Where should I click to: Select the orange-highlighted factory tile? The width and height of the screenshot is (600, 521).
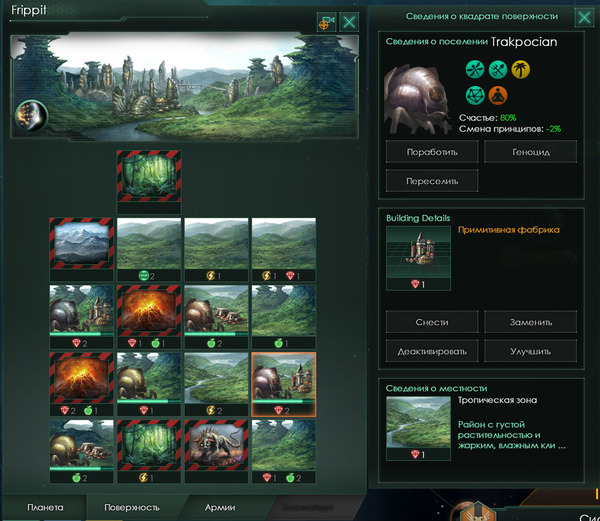point(284,378)
